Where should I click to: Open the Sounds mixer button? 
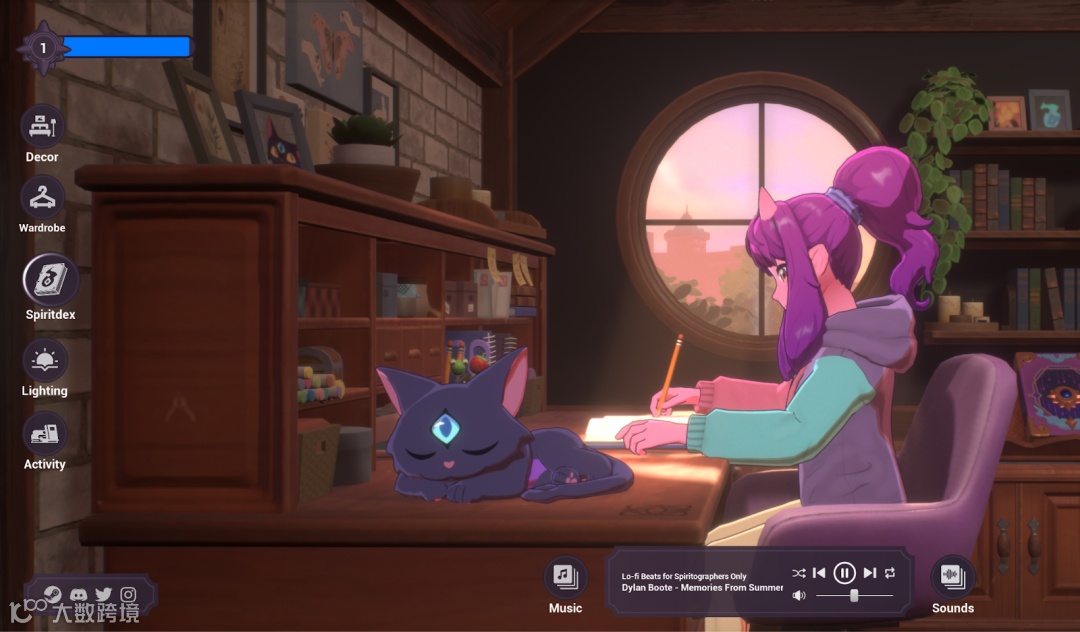click(x=952, y=576)
